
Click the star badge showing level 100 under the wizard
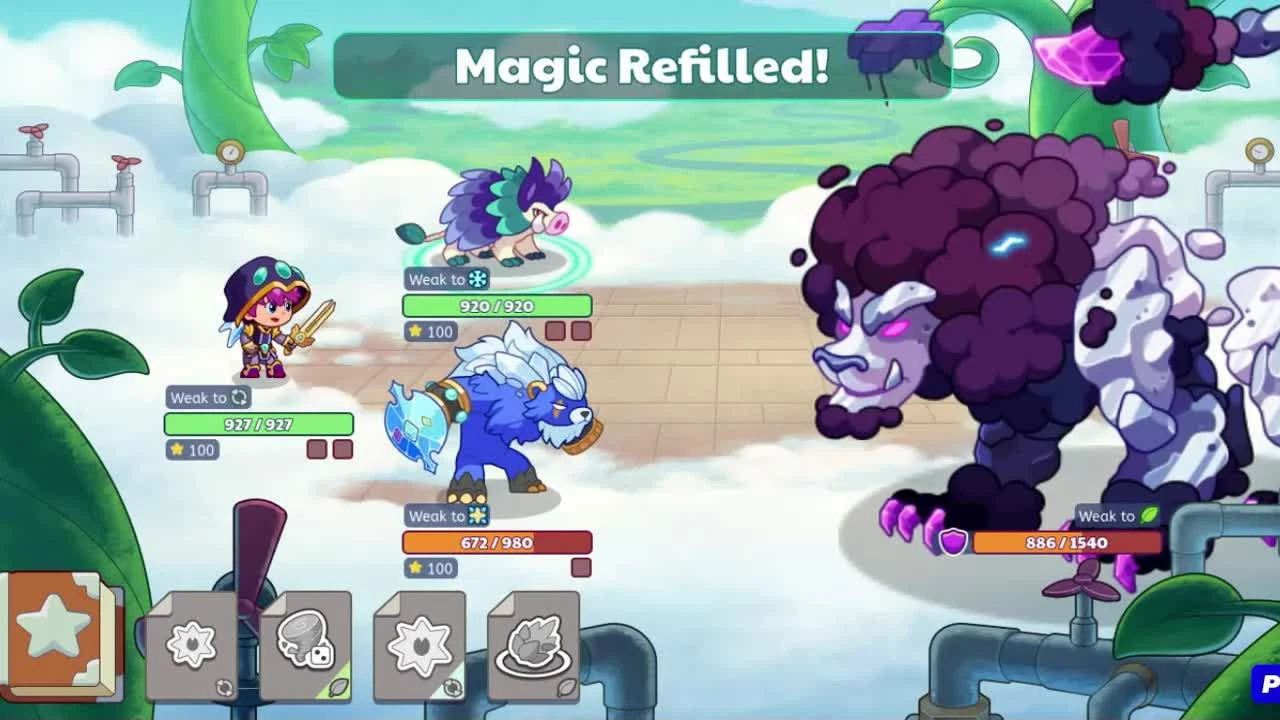190,450
